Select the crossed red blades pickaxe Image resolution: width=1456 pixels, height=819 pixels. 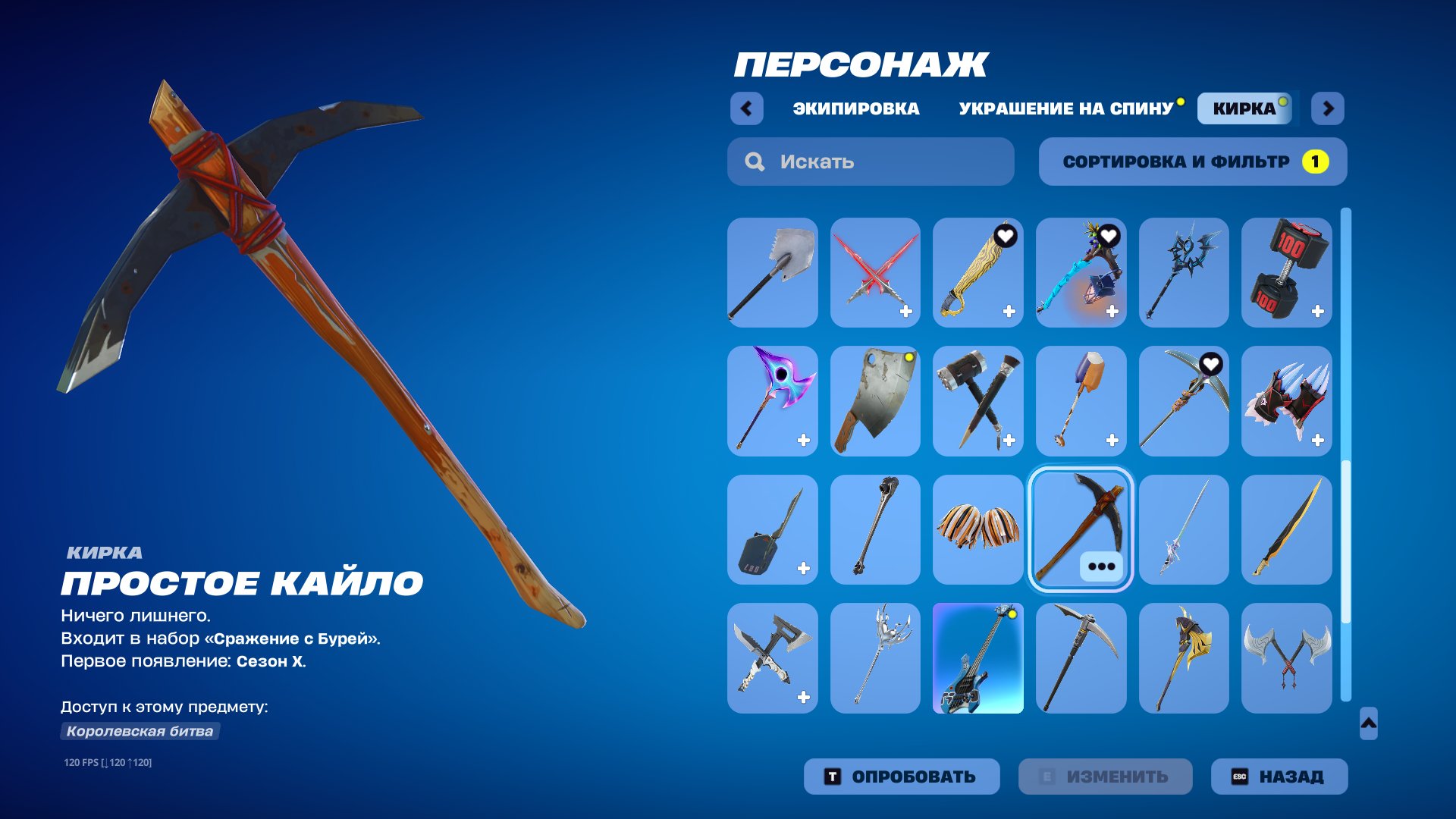(x=875, y=273)
